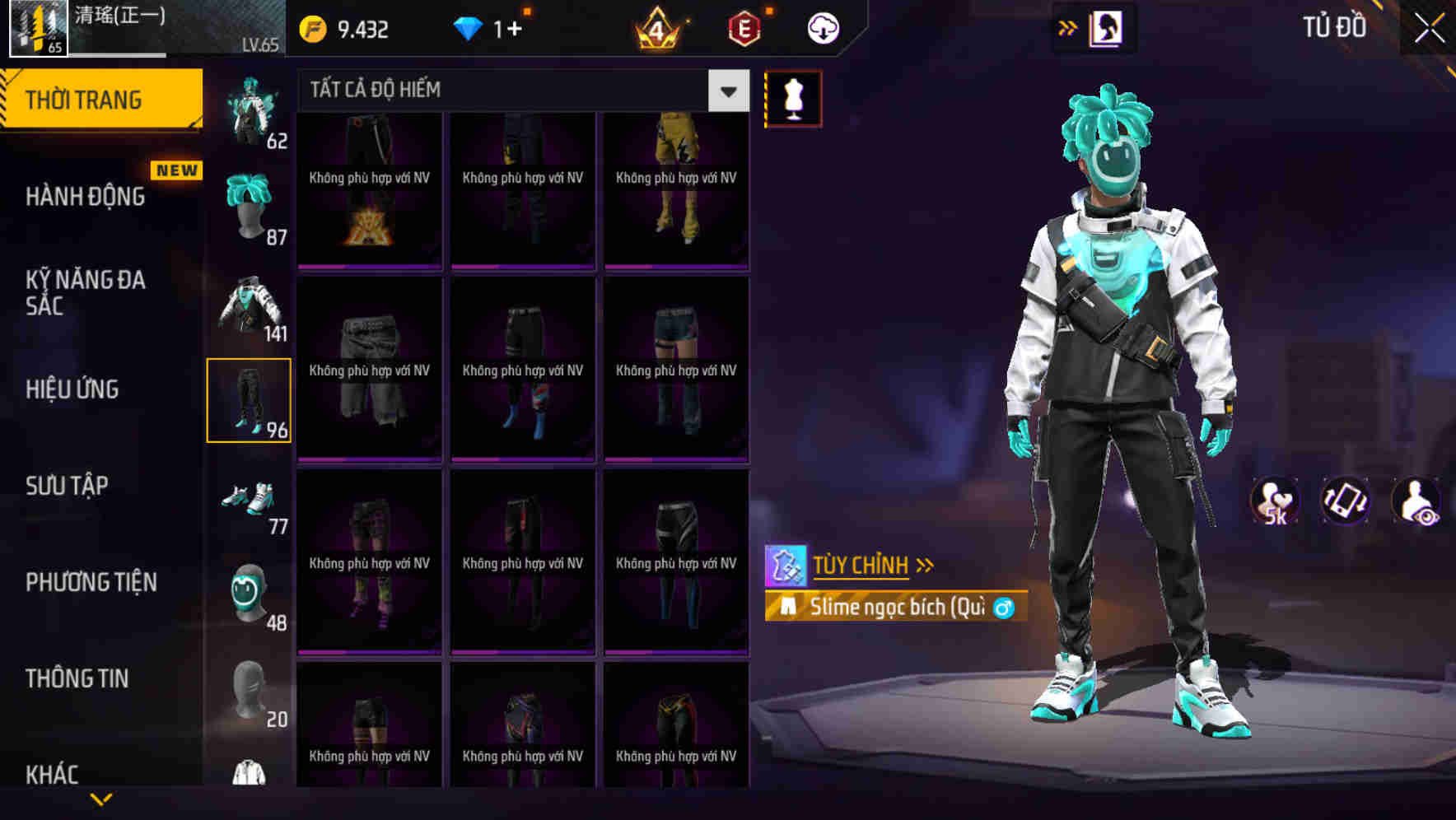Open the TÙY CHỈNH customization panel
The height and width of the screenshot is (820, 1456).
[x=861, y=565]
